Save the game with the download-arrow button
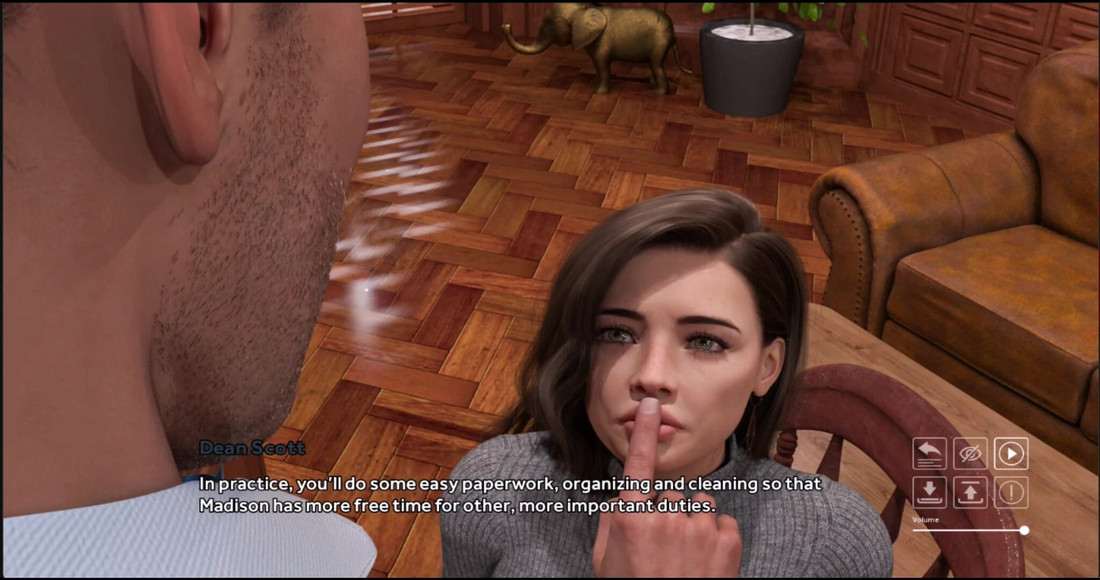The height and width of the screenshot is (580, 1100). click(x=929, y=492)
